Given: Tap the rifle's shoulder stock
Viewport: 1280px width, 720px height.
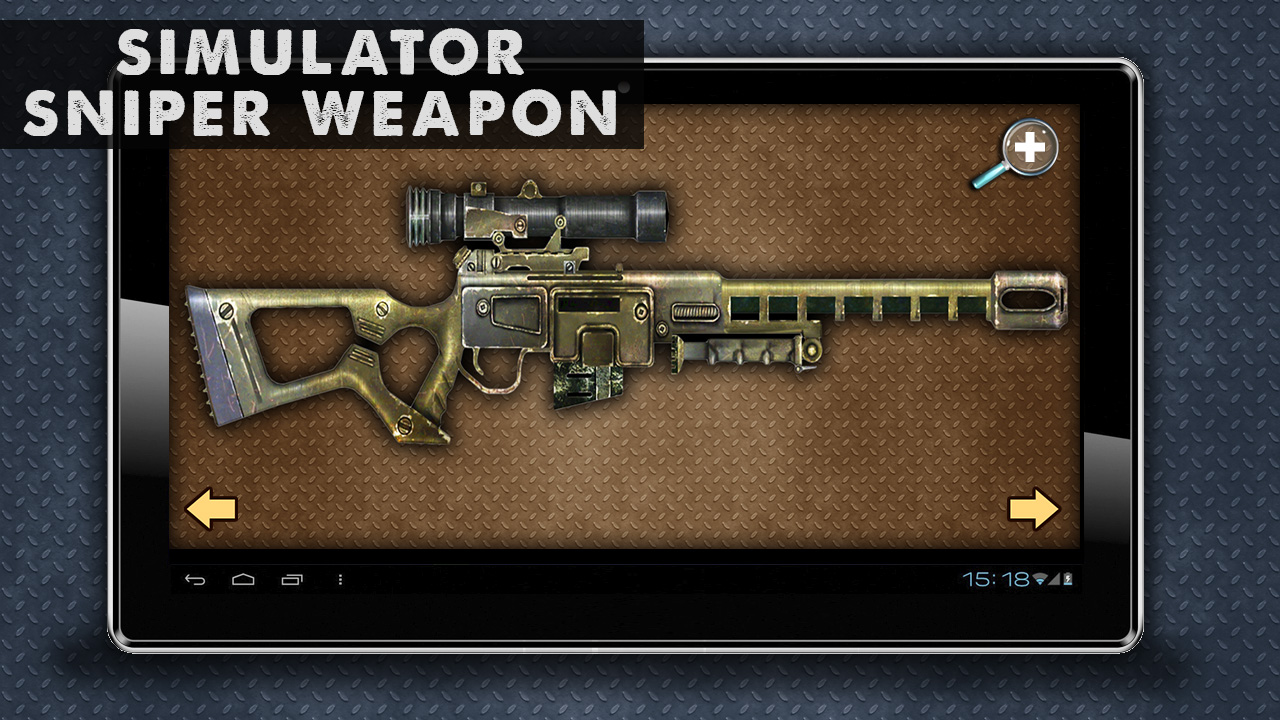Looking at the screenshot, I should pos(250,350).
